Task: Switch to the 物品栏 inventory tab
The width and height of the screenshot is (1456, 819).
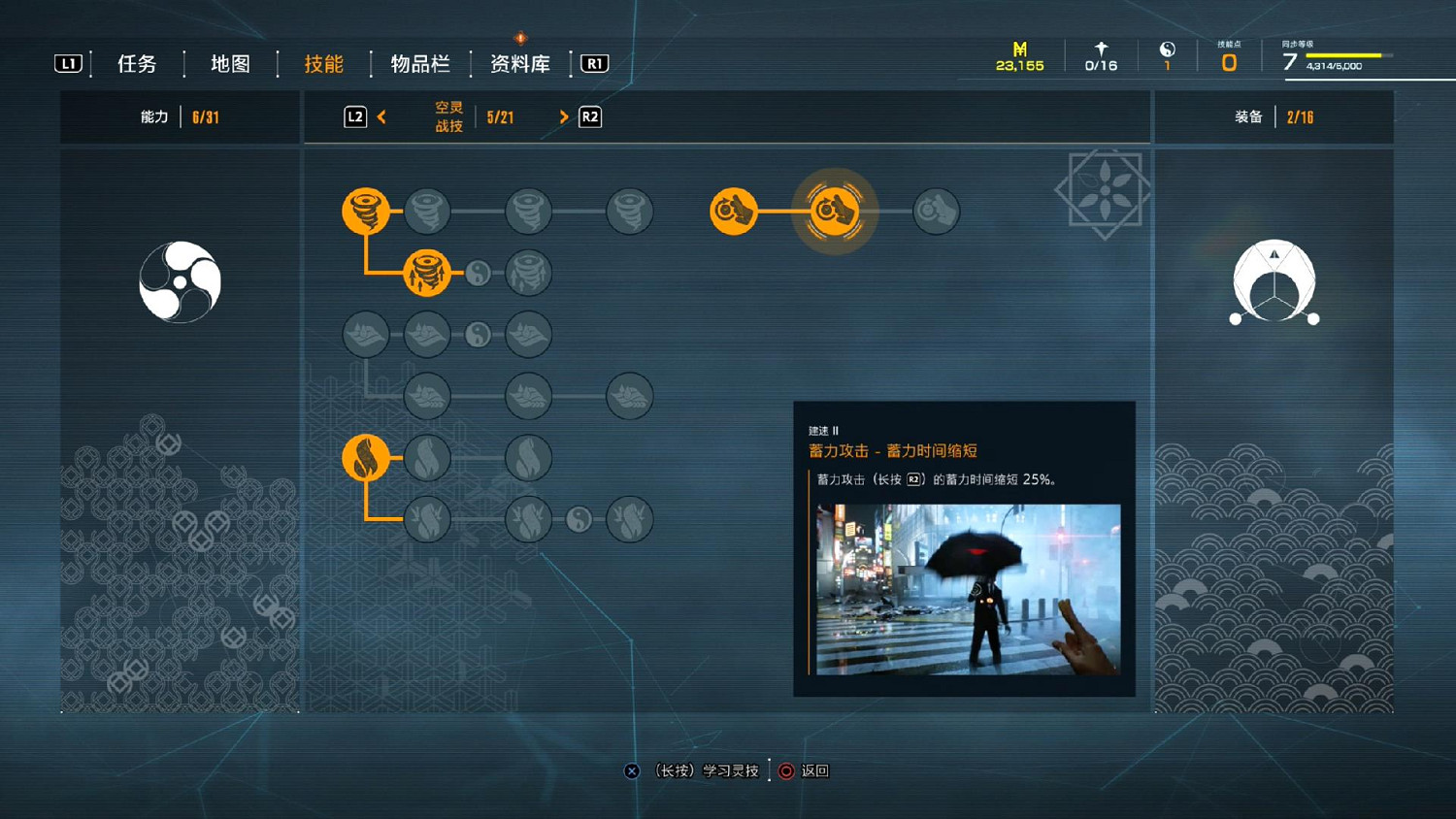Action: (419, 63)
